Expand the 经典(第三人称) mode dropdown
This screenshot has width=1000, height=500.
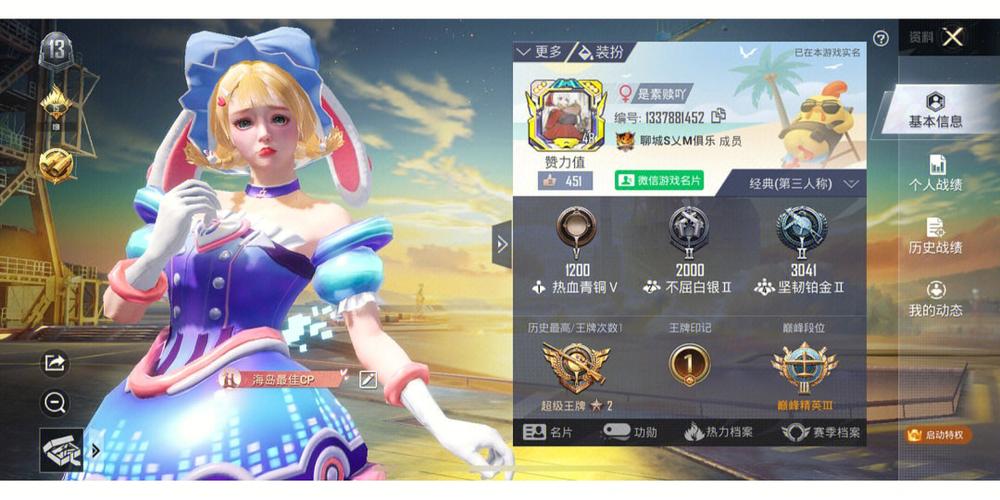[x=804, y=184]
